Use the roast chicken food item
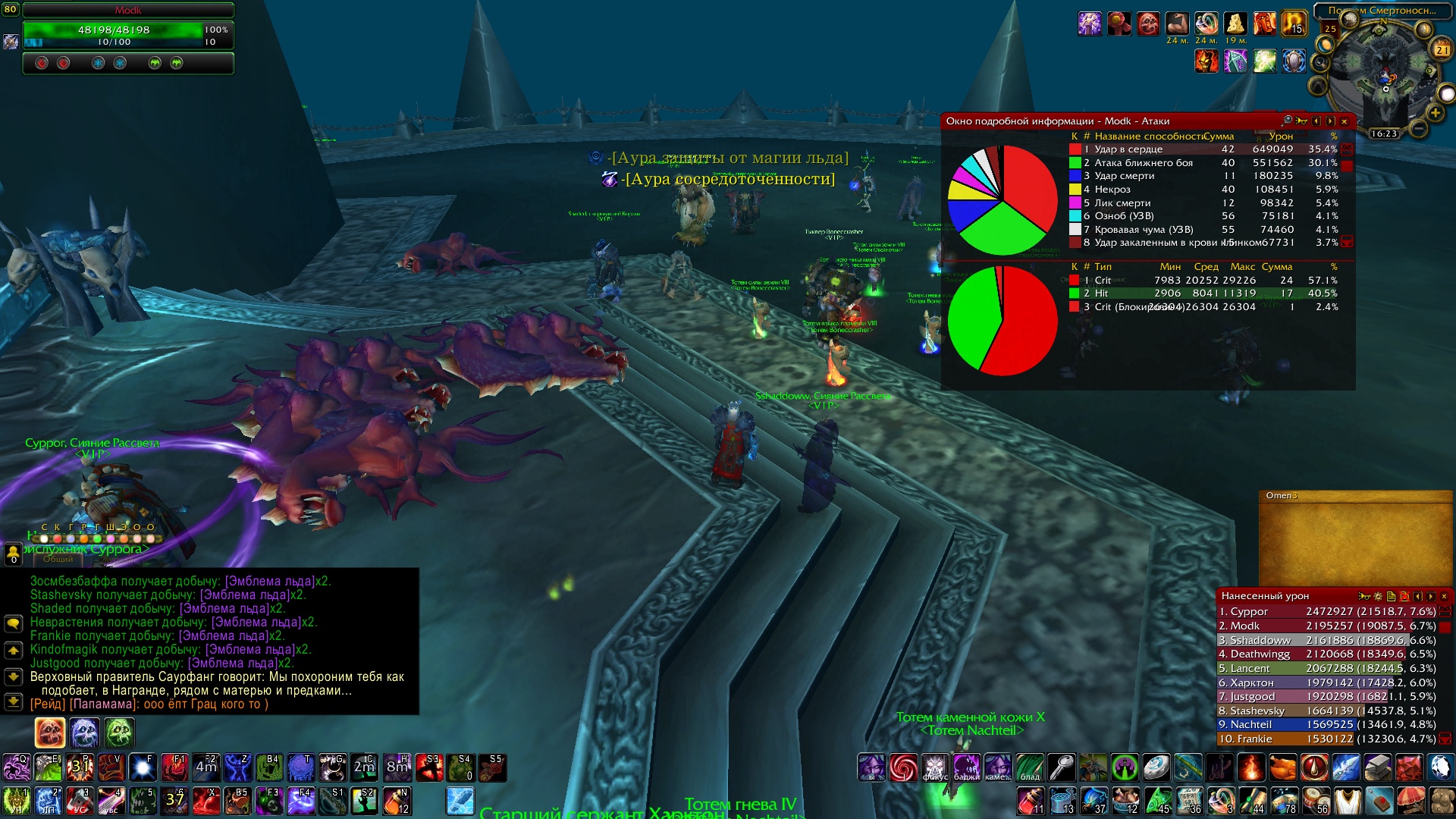The image size is (1456, 819). coord(1282,767)
